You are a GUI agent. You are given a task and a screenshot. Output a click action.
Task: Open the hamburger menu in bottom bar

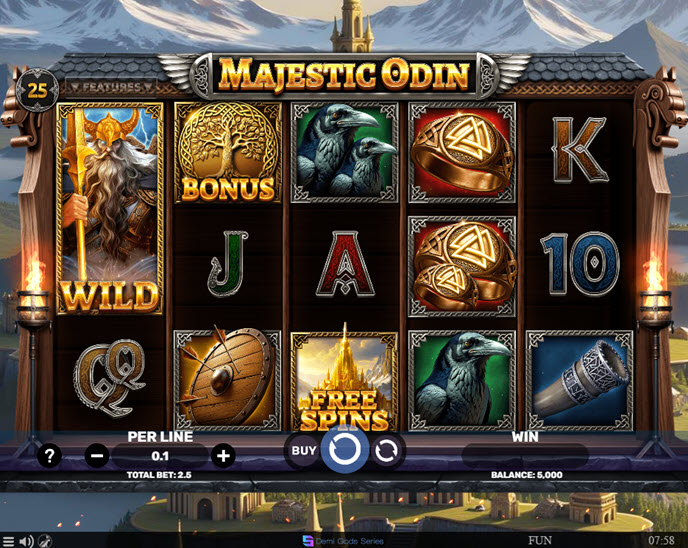9,541
